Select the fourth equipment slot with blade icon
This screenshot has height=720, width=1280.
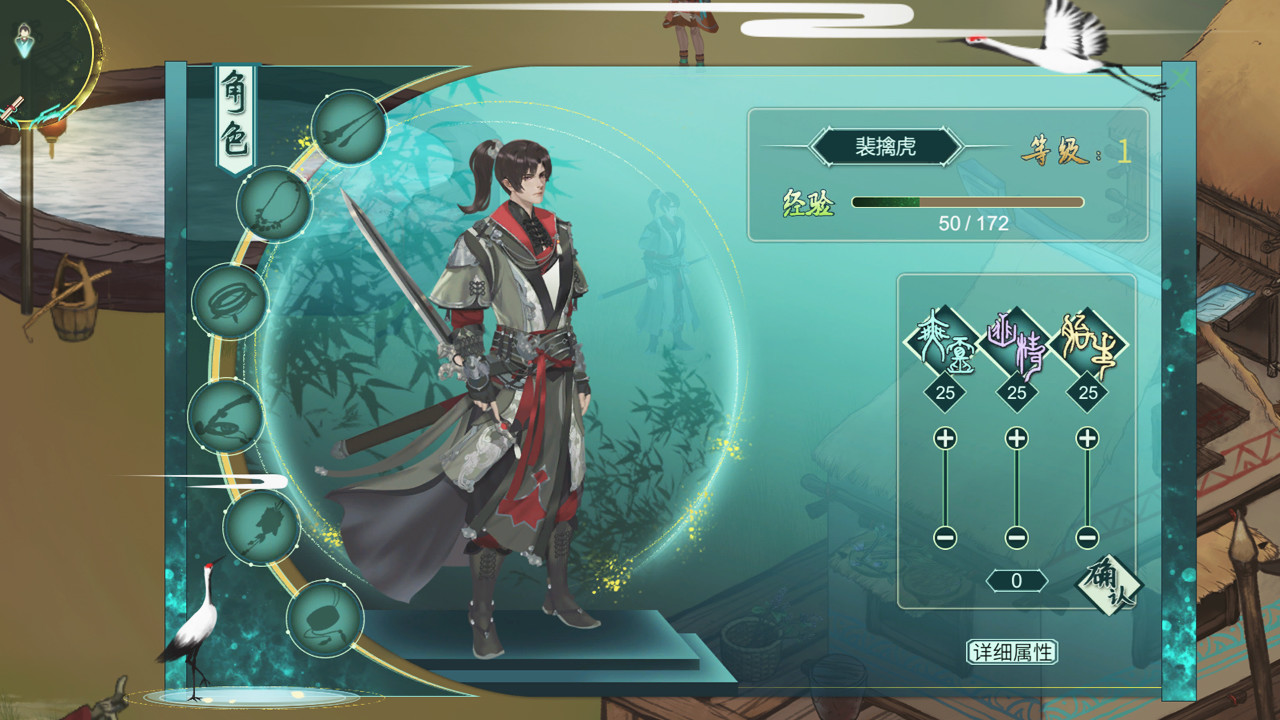pos(227,413)
